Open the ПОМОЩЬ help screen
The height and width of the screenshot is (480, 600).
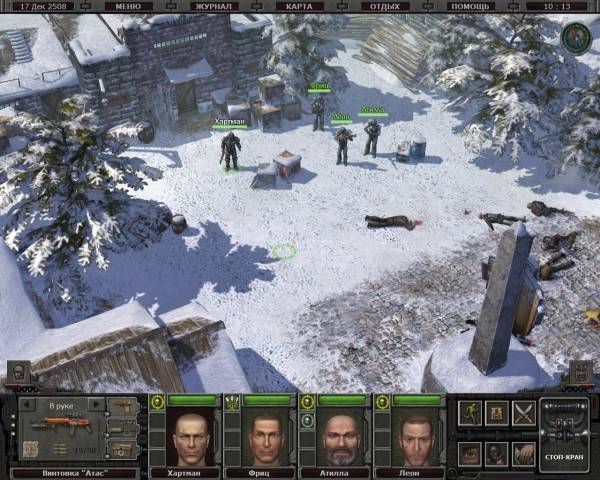click(x=470, y=6)
